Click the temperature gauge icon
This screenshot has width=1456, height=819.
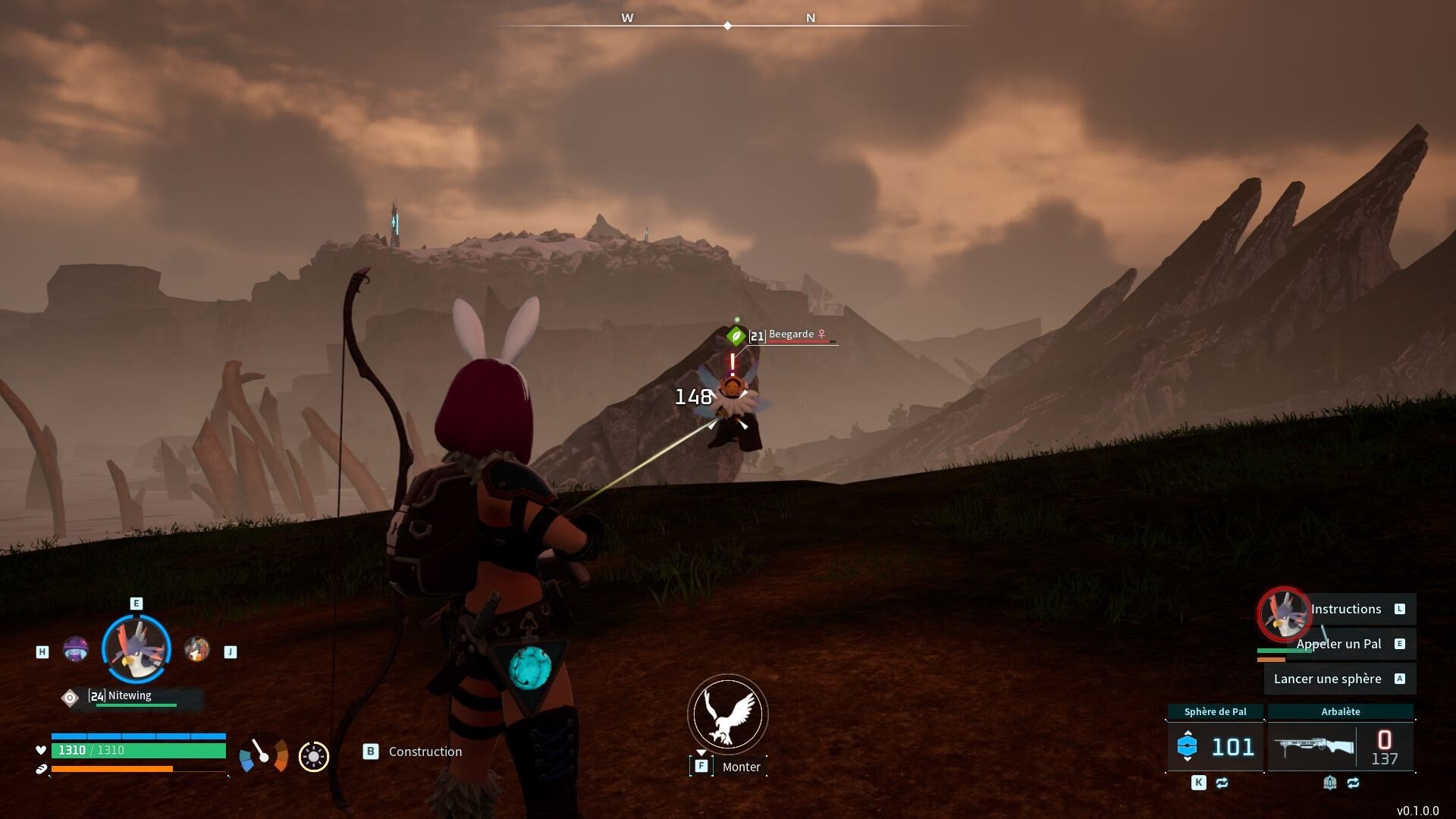coord(263,755)
